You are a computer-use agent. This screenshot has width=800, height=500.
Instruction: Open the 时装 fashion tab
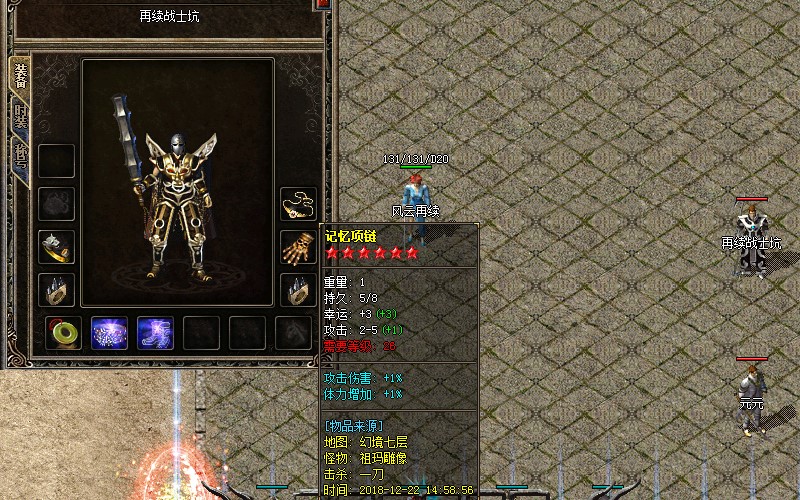coord(20,116)
